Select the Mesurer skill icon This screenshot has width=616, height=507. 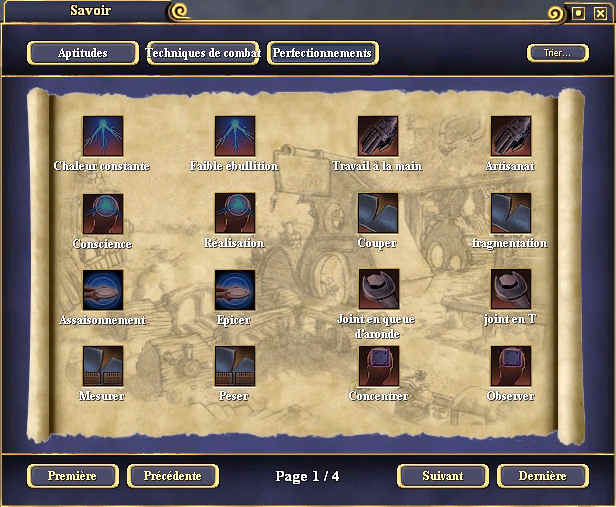[x=103, y=366]
